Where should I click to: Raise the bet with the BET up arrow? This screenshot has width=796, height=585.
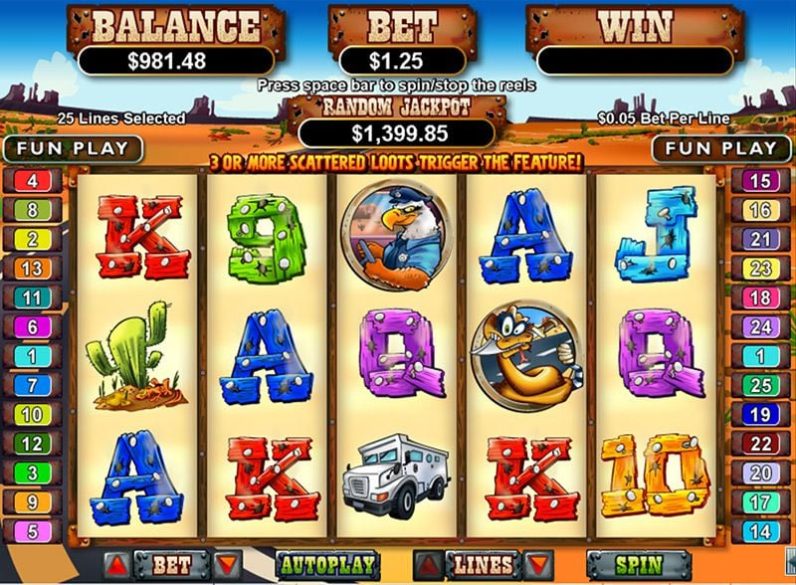(x=116, y=566)
